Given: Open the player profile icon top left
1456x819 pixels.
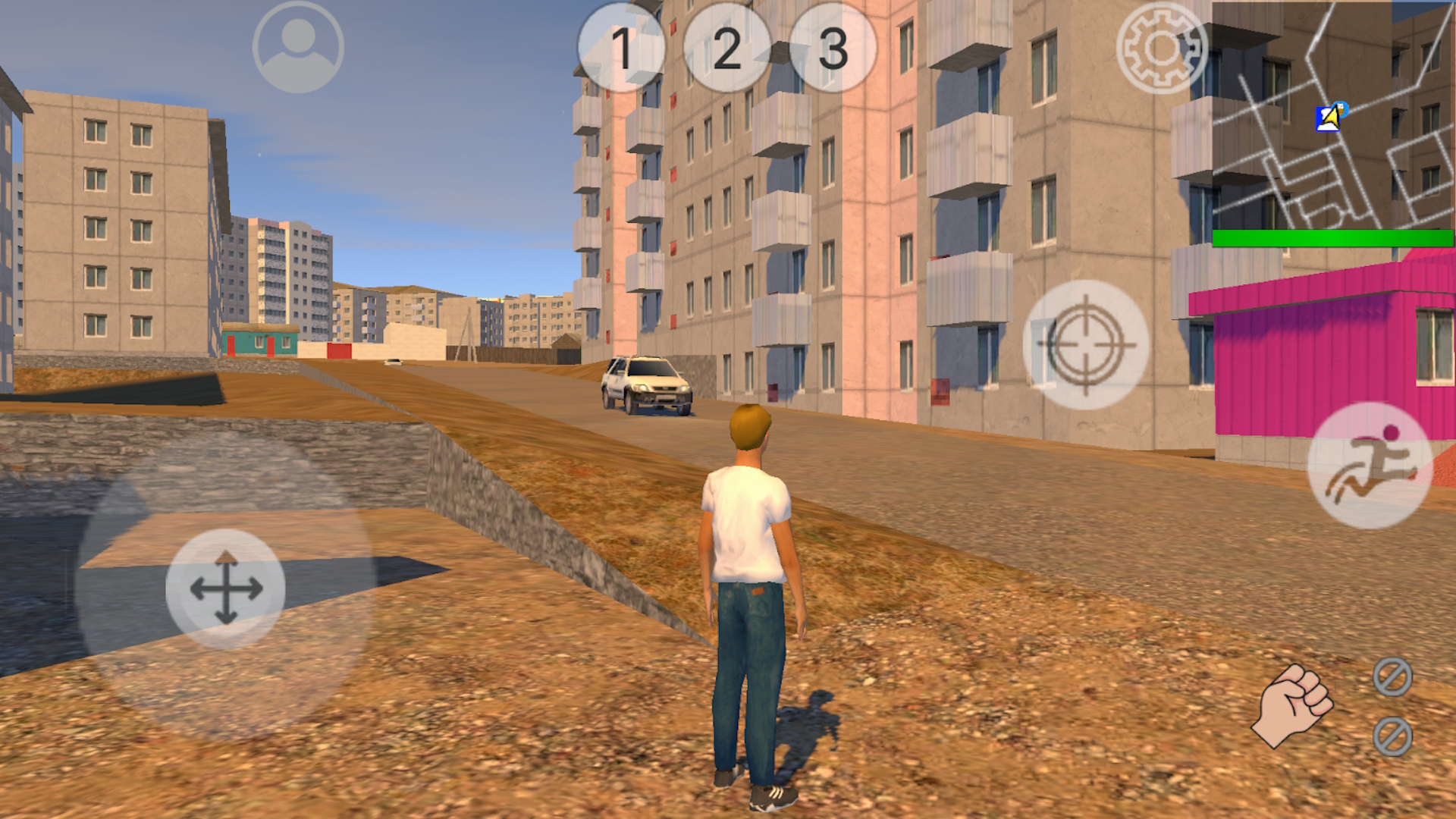Looking at the screenshot, I should [x=297, y=48].
